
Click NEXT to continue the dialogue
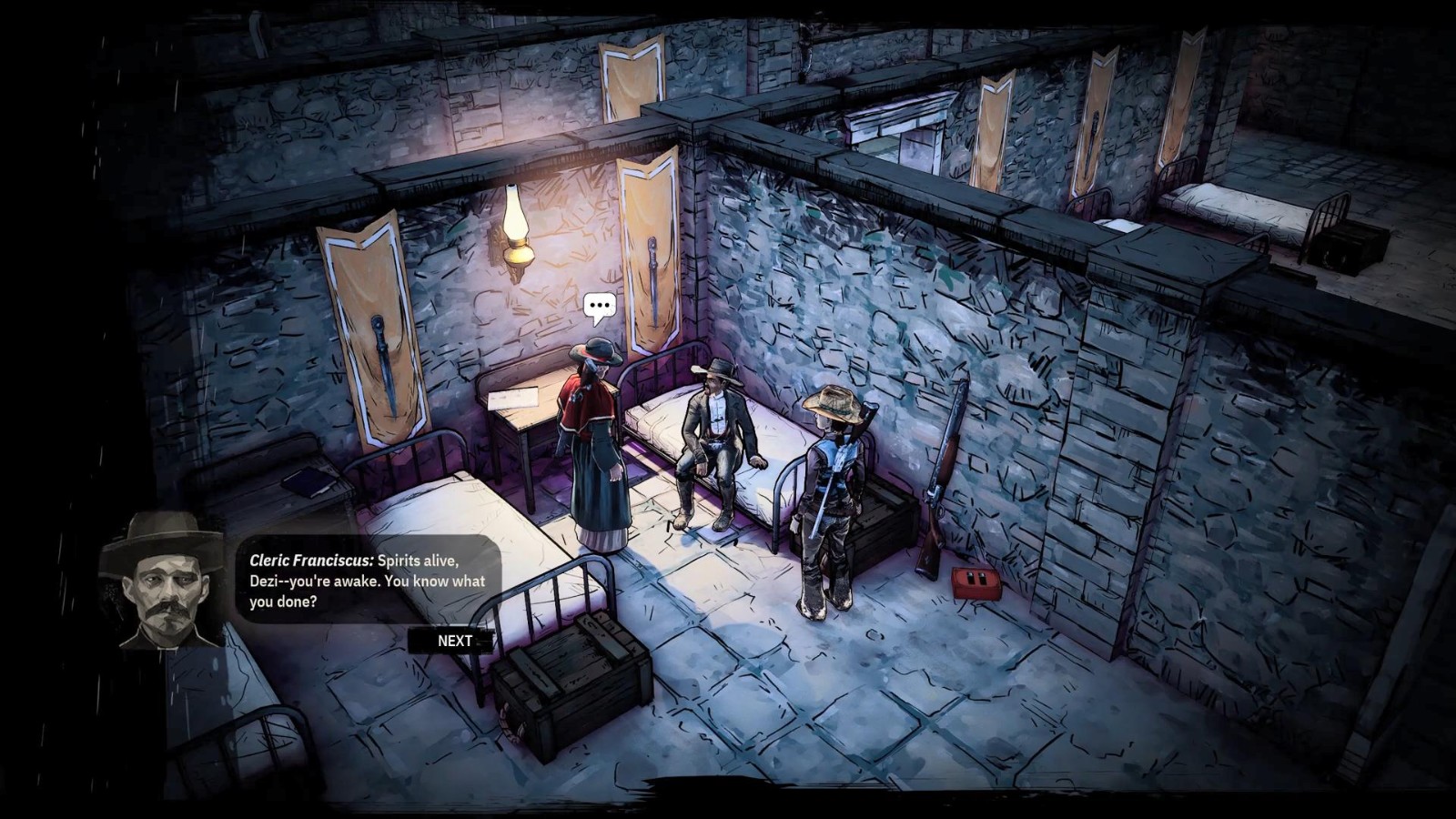[454, 641]
